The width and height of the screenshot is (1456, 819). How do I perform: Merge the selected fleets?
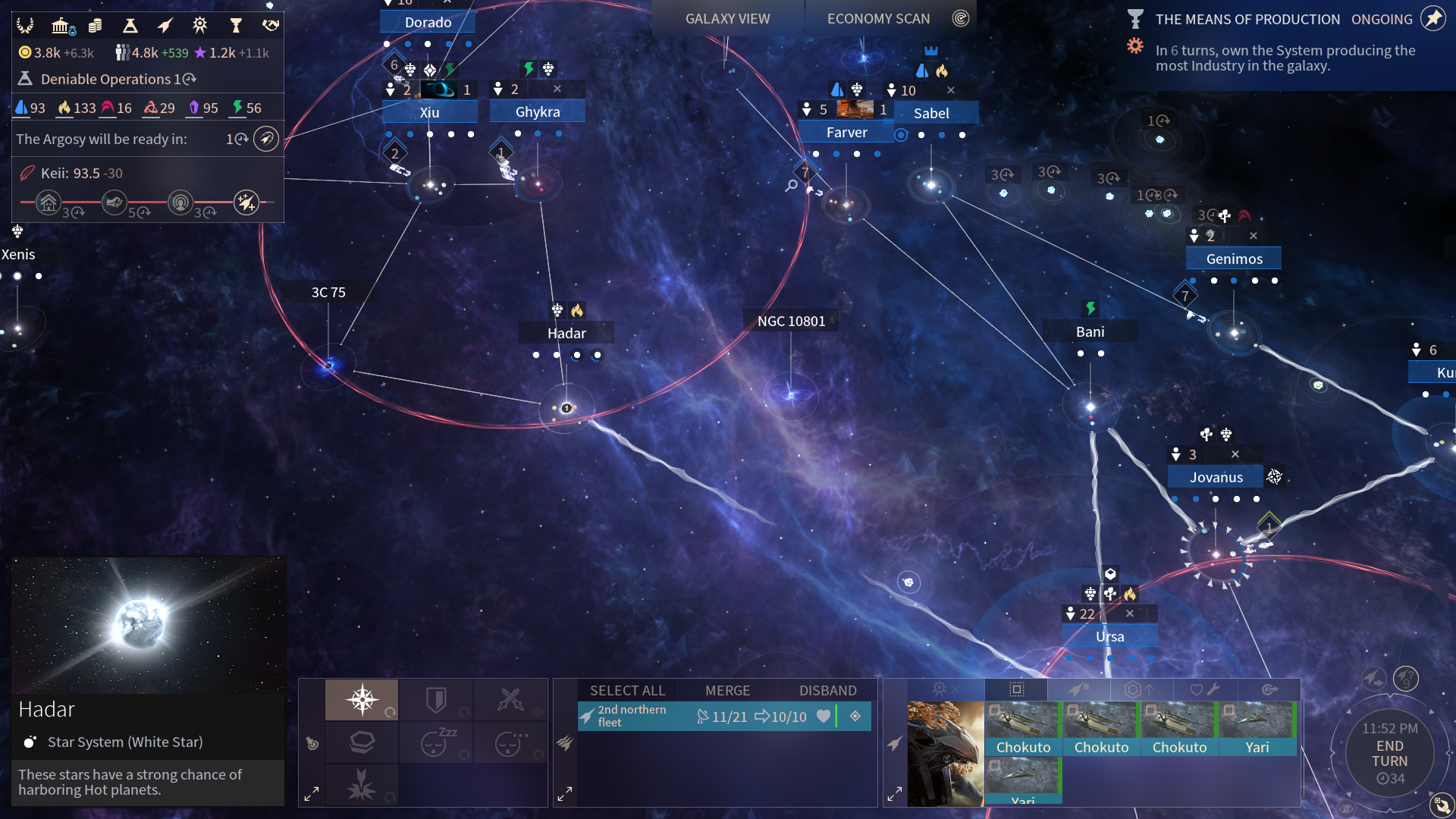point(727,690)
